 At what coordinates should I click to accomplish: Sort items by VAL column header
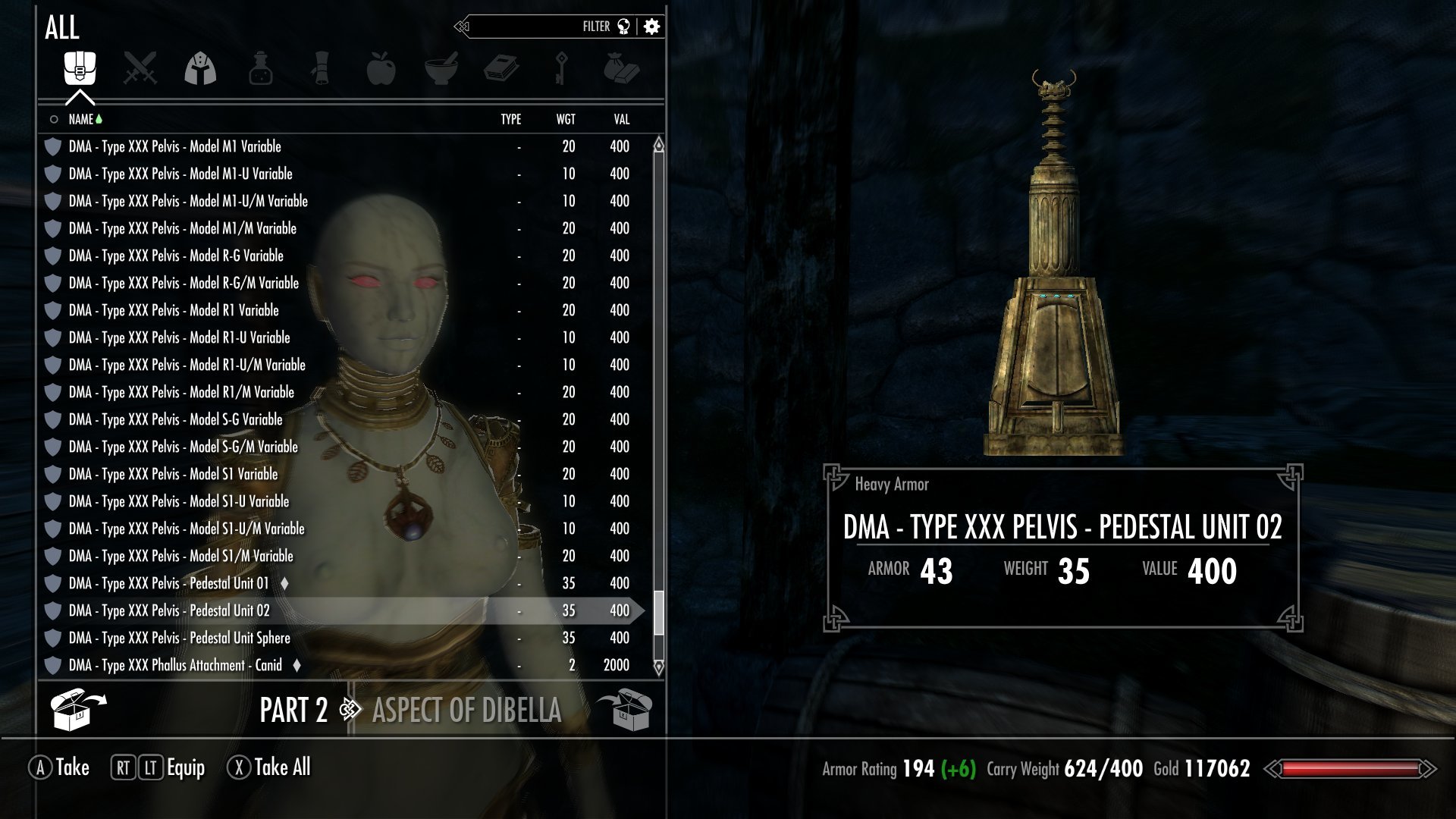click(621, 119)
